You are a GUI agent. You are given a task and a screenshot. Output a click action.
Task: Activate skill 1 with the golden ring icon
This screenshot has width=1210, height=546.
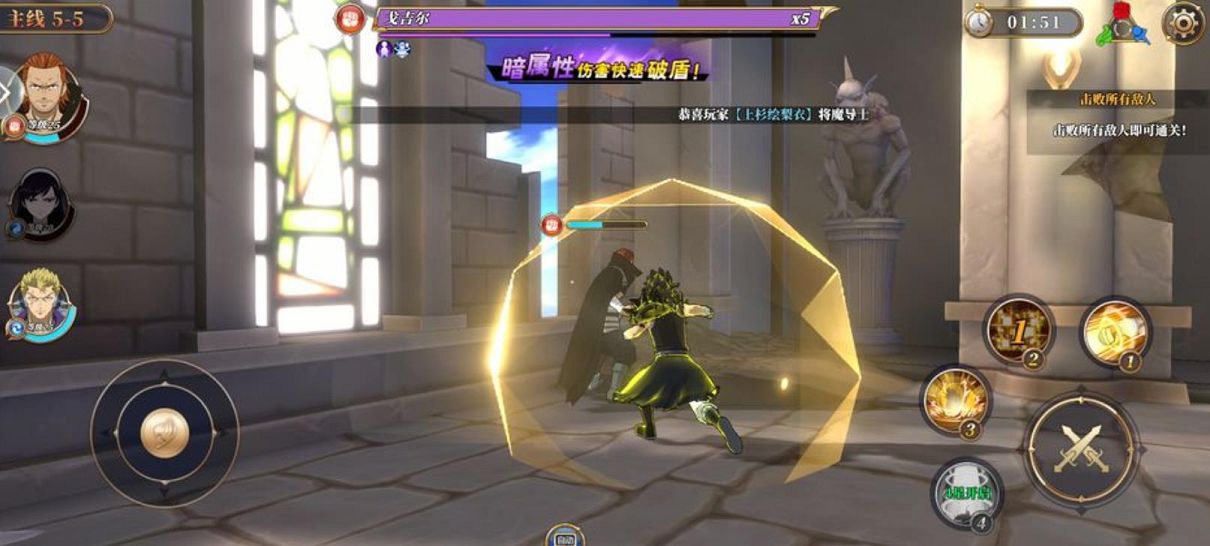pyautogui.click(x=1115, y=332)
